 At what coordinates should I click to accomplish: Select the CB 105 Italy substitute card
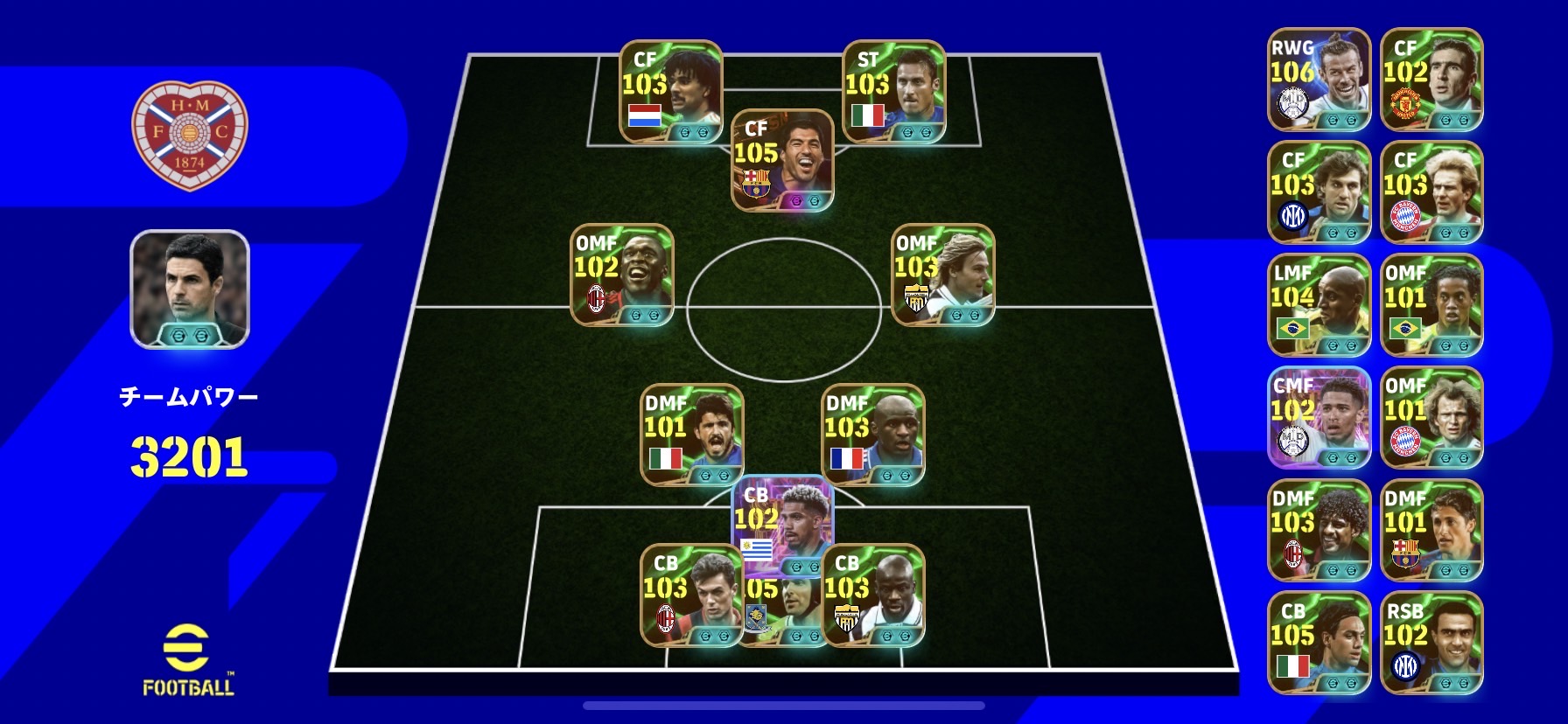pyautogui.click(x=1319, y=643)
